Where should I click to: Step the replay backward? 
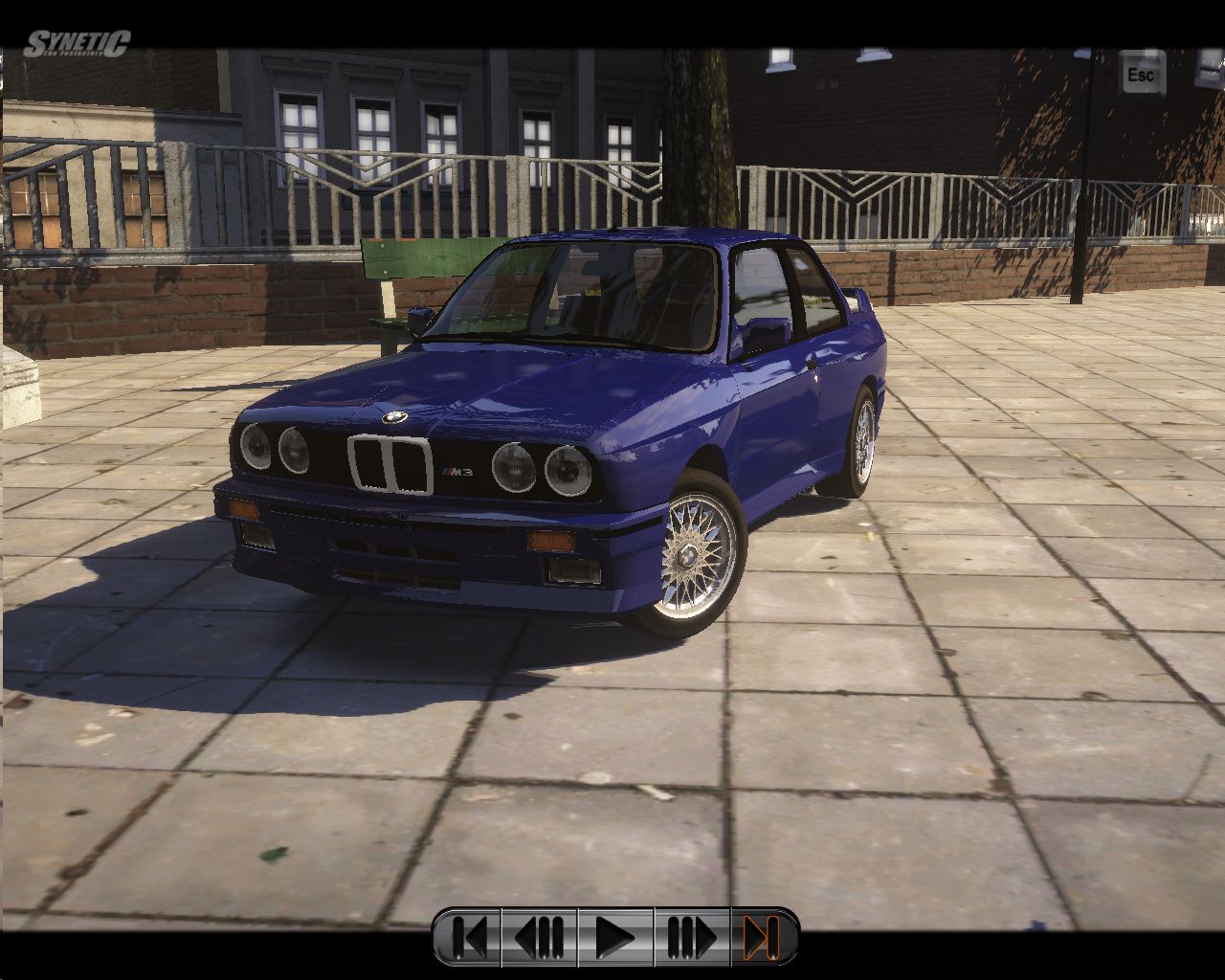(539, 937)
